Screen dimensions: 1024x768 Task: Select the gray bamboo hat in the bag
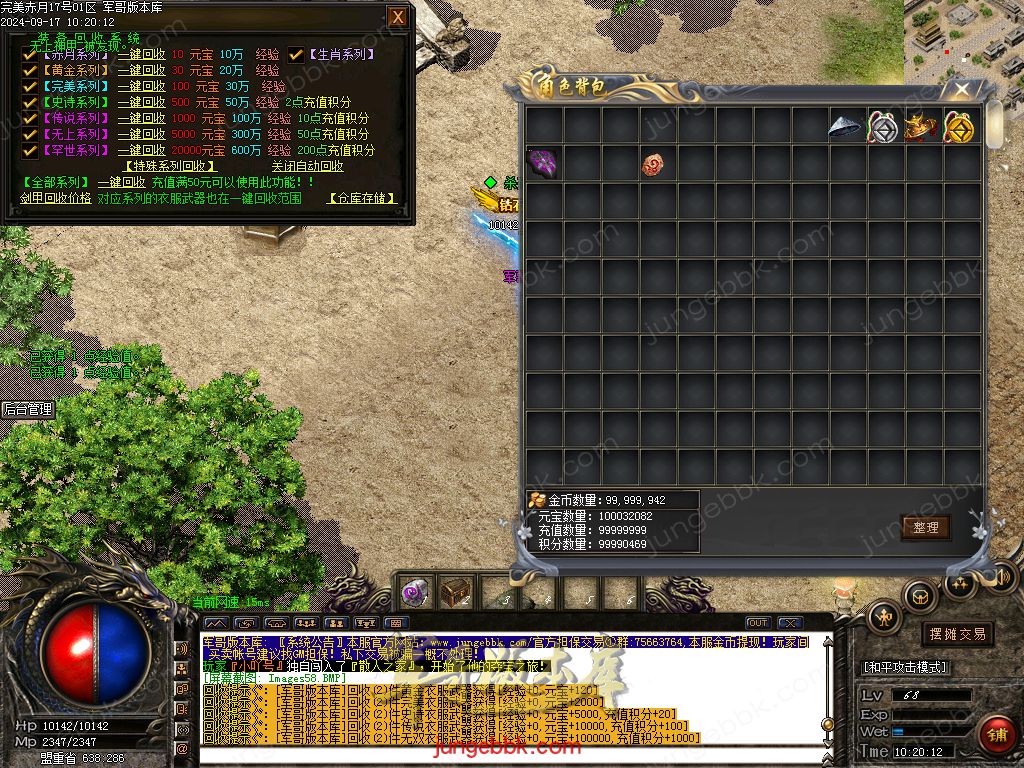[x=847, y=127]
